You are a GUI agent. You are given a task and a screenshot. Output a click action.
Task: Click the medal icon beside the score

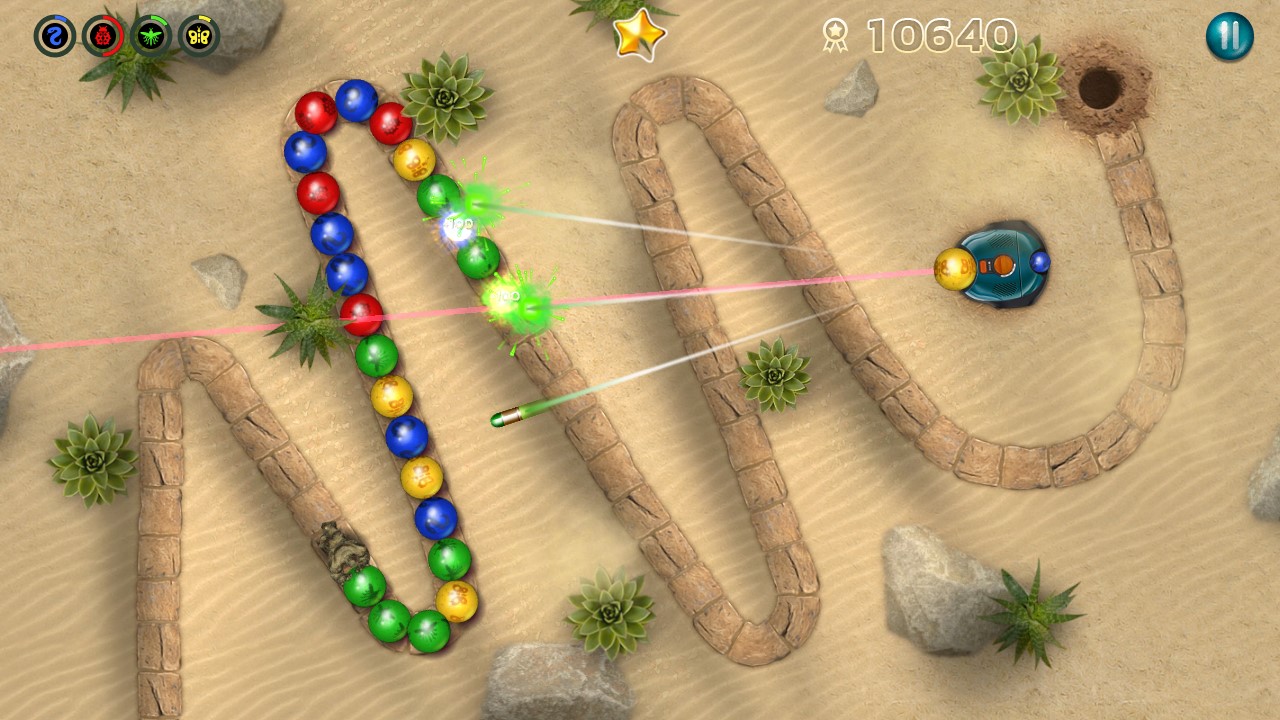coord(836,34)
